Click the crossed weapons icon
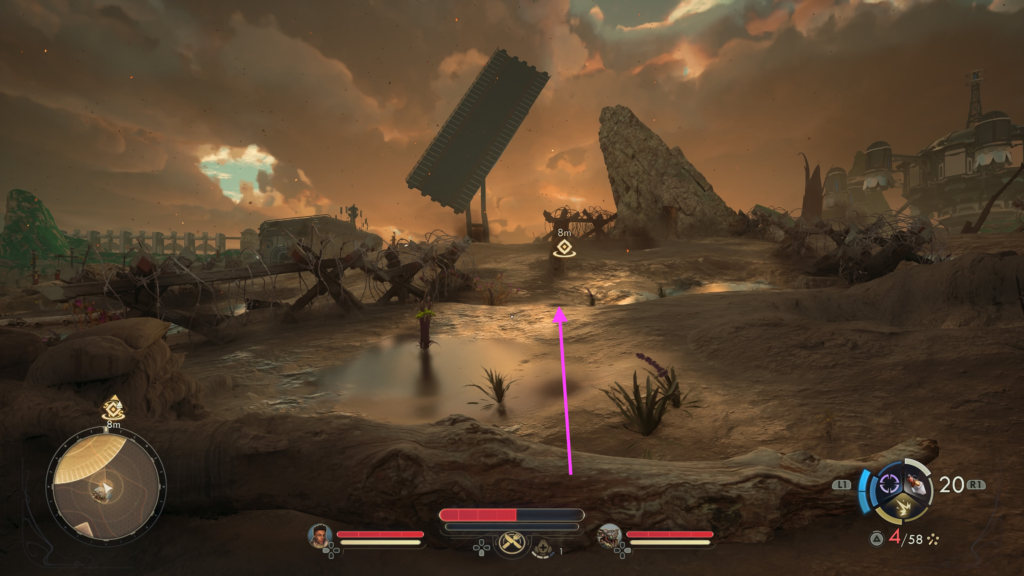 point(513,543)
